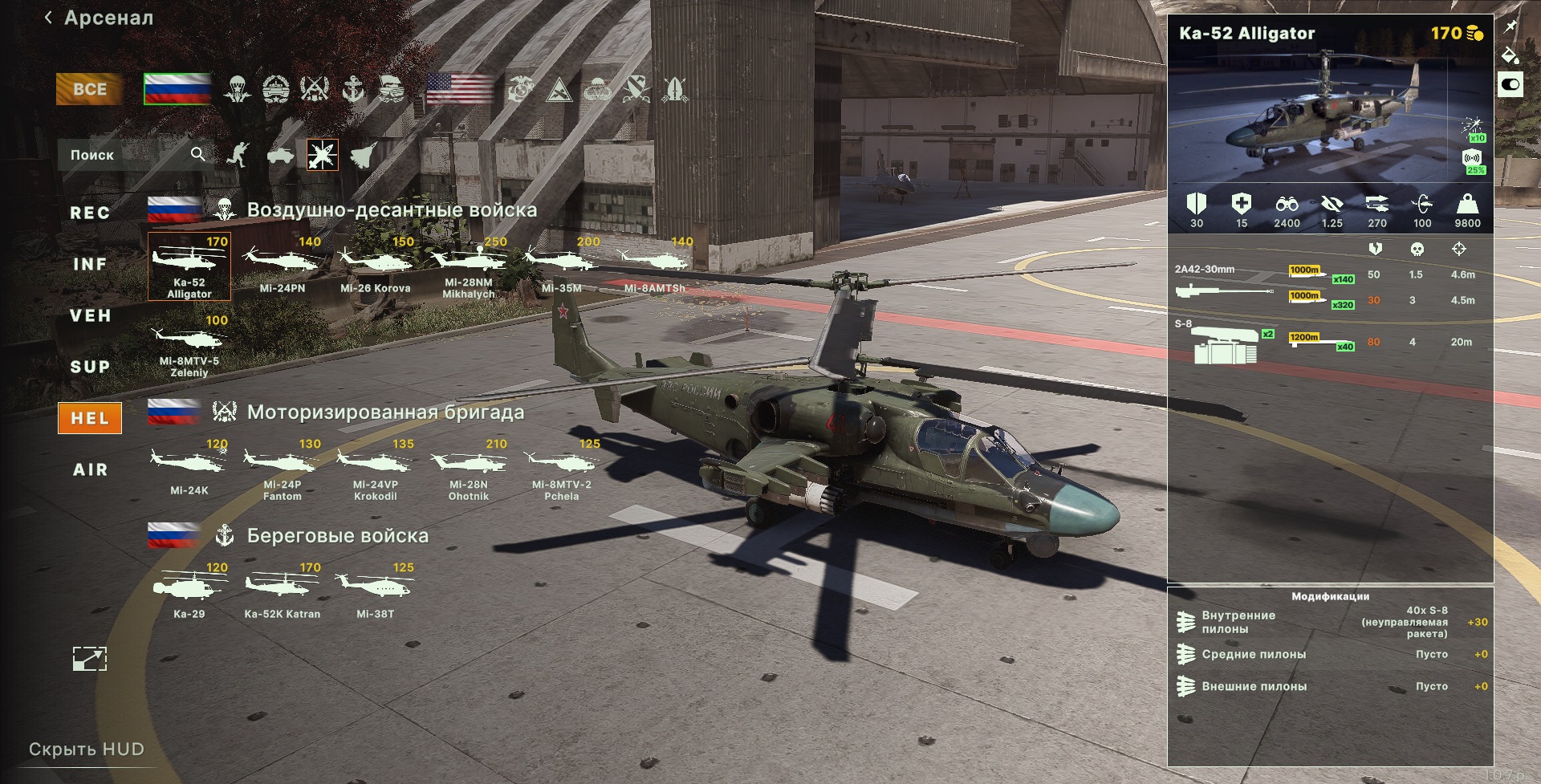Show the AIR unit category
Viewport: 1541px width, 784px height.
90,469
